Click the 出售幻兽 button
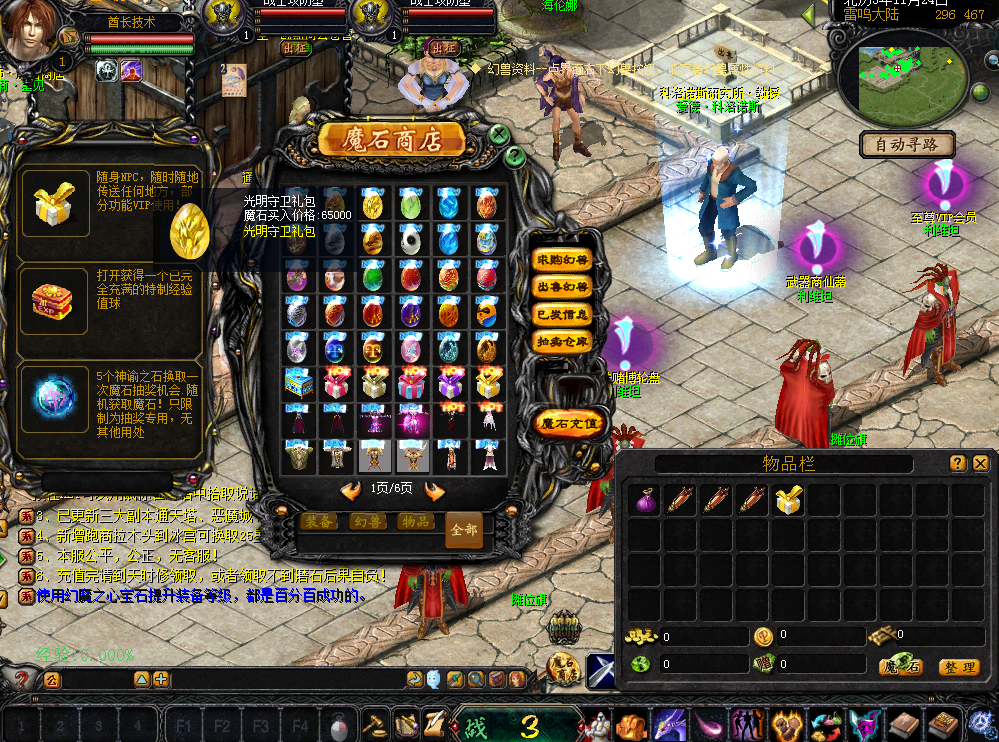Image resolution: width=999 pixels, height=742 pixels. point(561,287)
